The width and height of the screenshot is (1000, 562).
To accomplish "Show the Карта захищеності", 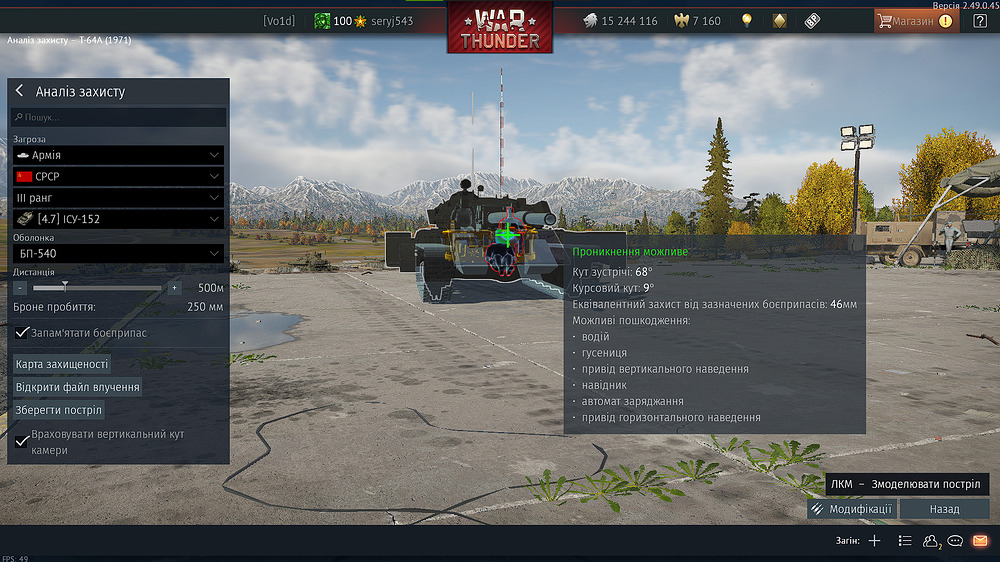I will [x=62, y=364].
